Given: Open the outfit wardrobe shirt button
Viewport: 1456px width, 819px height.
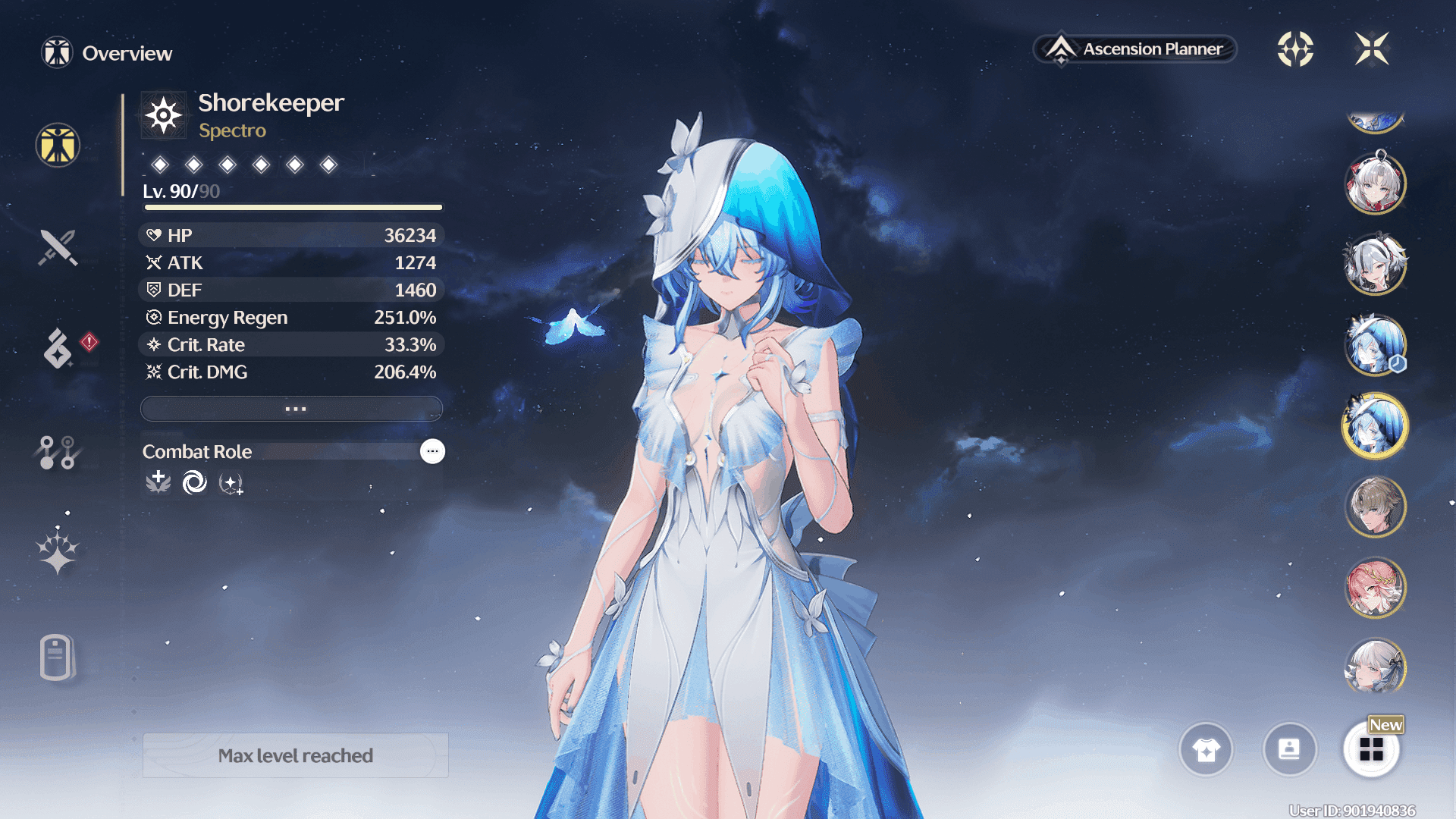Looking at the screenshot, I should point(1206,749).
